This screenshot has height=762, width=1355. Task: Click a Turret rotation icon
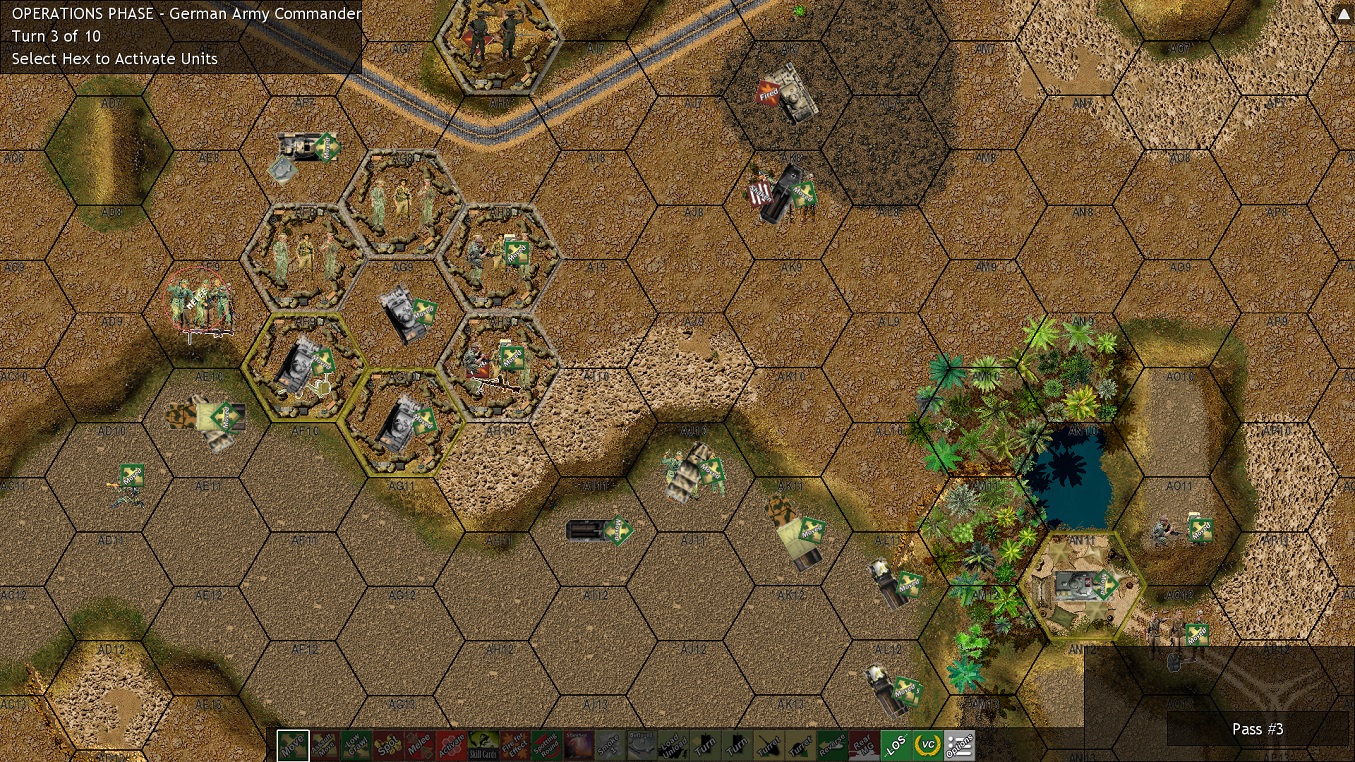point(767,744)
